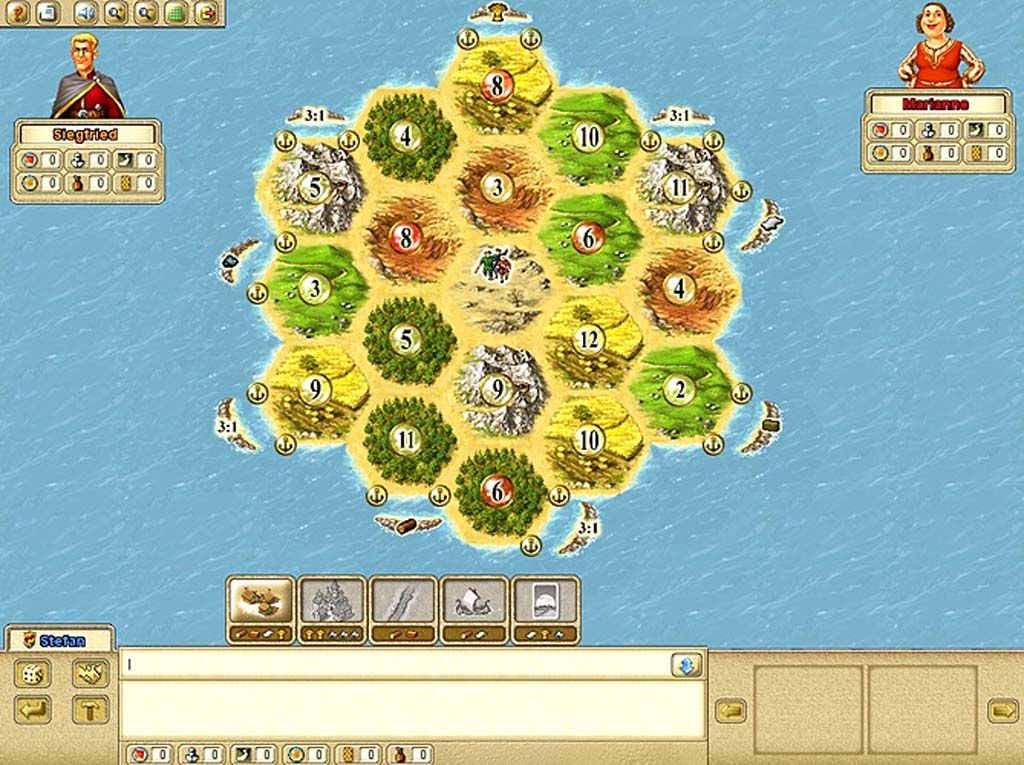The width and height of the screenshot is (1024, 765).
Task: Toggle sound with the speaker icon
Action: (x=84, y=13)
